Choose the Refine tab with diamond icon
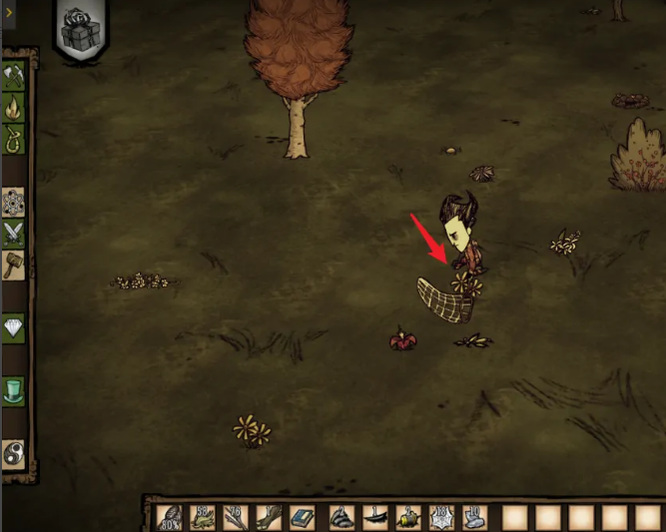The image size is (666, 532). point(14,328)
